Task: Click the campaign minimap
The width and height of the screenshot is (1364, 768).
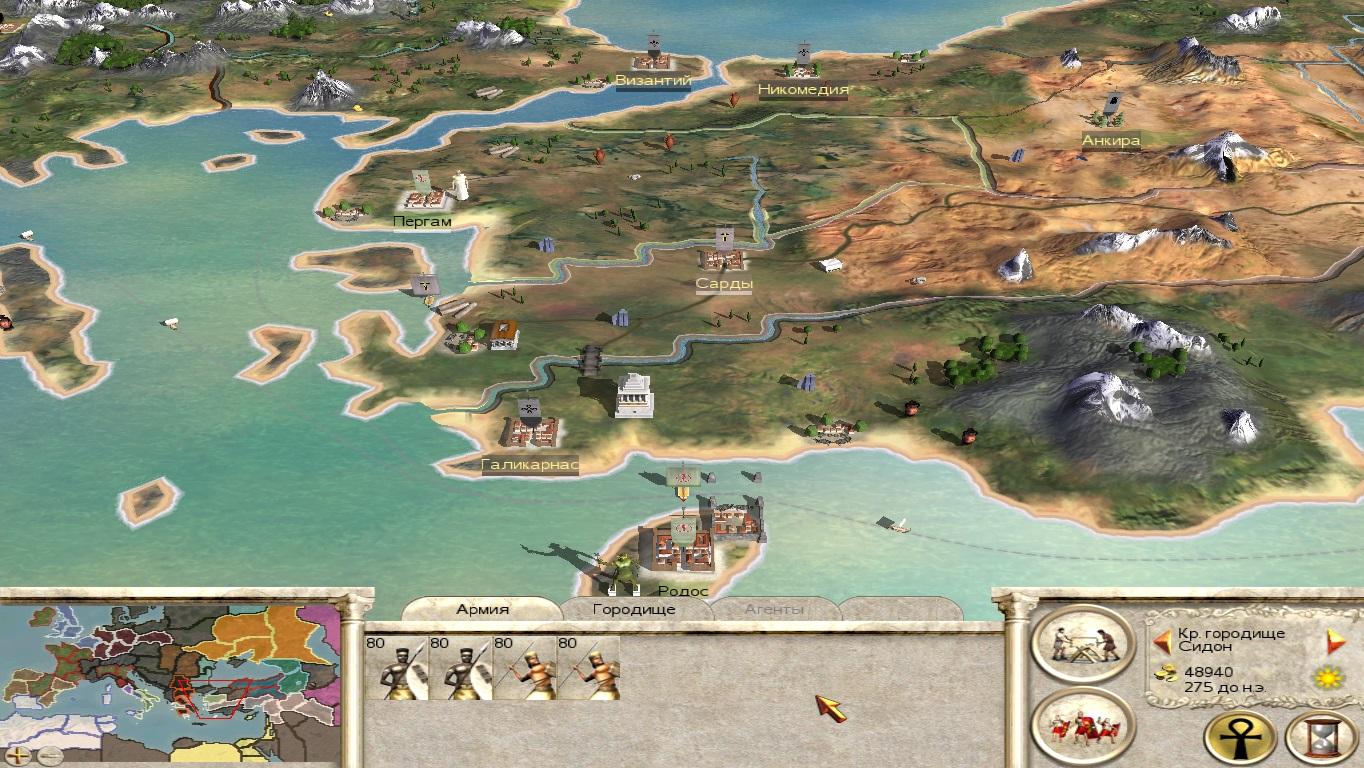Action: point(170,675)
